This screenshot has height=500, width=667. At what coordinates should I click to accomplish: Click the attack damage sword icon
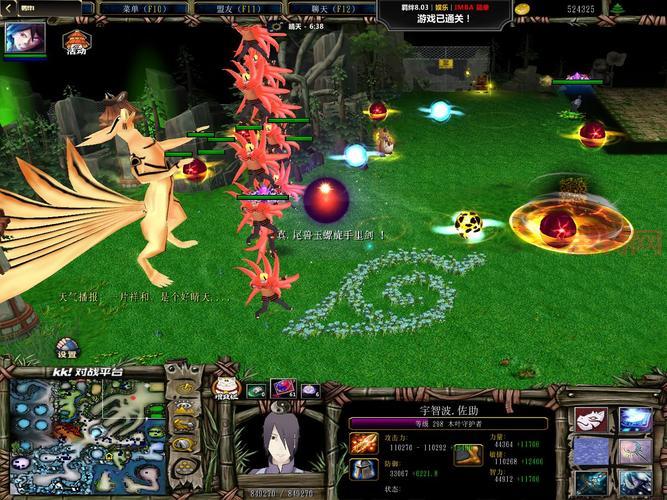pos(363,444)
